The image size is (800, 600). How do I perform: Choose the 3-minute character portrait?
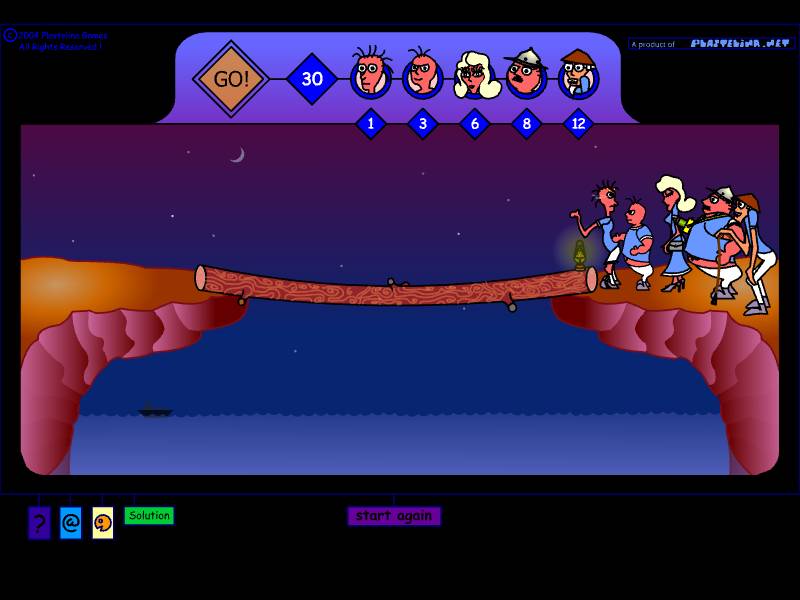tap(422, 74)
